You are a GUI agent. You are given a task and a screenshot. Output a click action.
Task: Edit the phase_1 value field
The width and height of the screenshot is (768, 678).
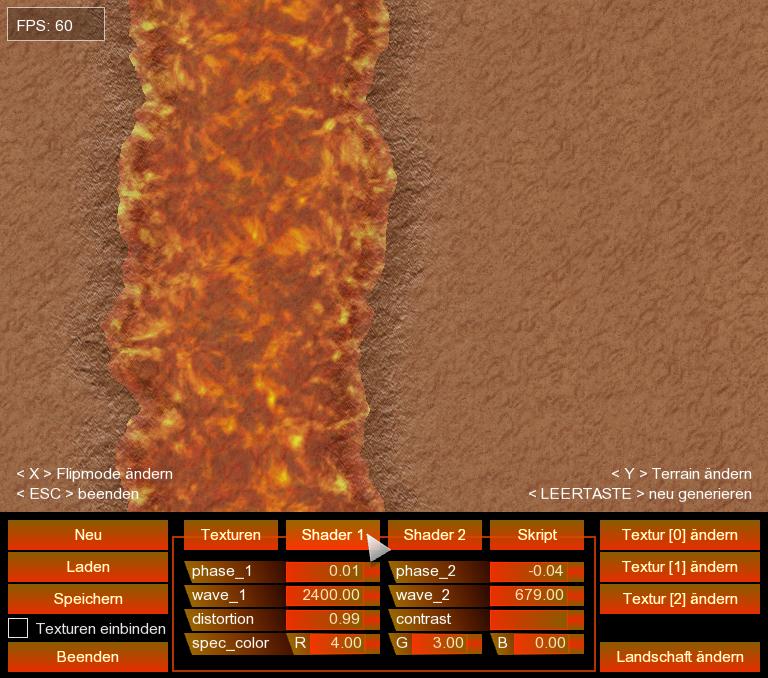pos(332,571)
